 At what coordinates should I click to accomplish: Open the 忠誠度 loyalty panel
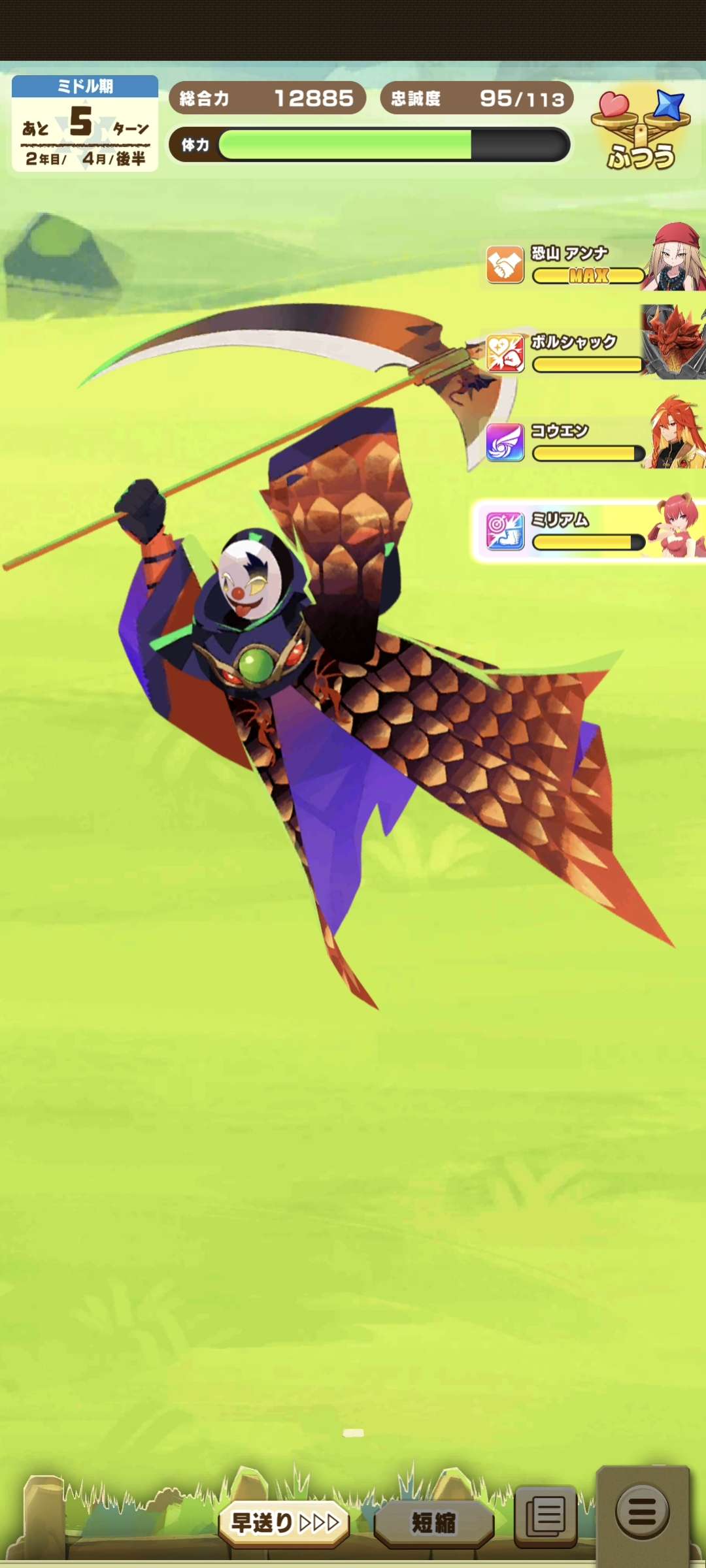click(x=477, y=98)
